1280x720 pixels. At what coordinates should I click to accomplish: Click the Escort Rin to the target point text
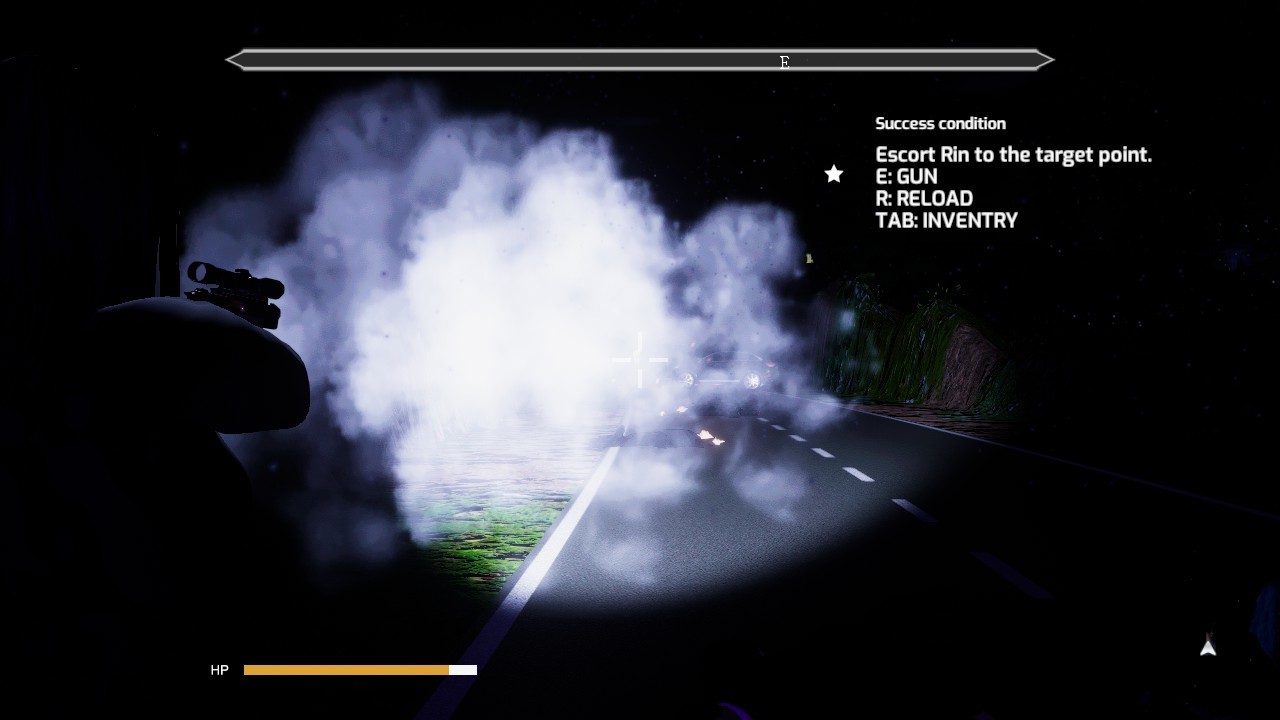tap(1013, 154)
